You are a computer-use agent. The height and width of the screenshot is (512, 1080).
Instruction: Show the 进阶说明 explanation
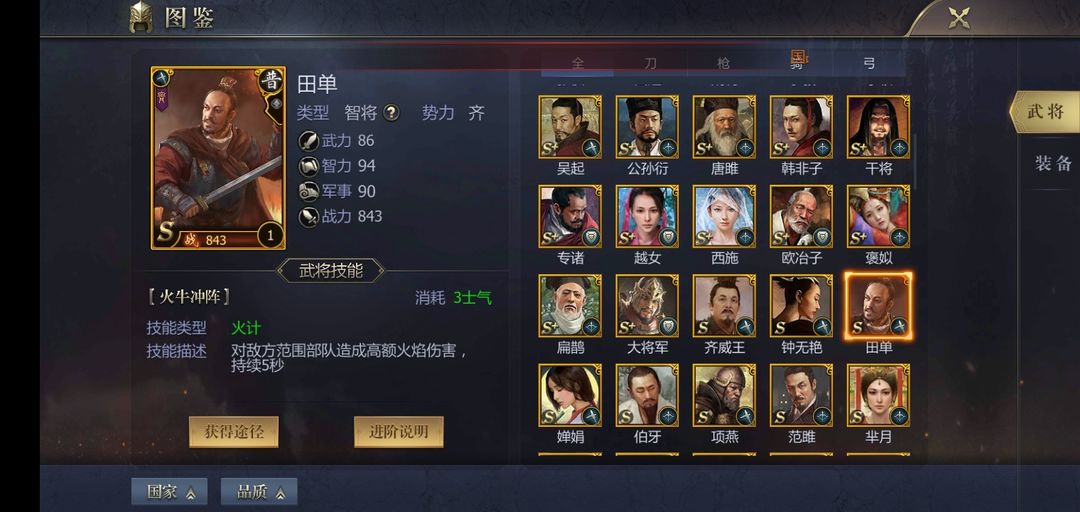[x=398, y=431]
